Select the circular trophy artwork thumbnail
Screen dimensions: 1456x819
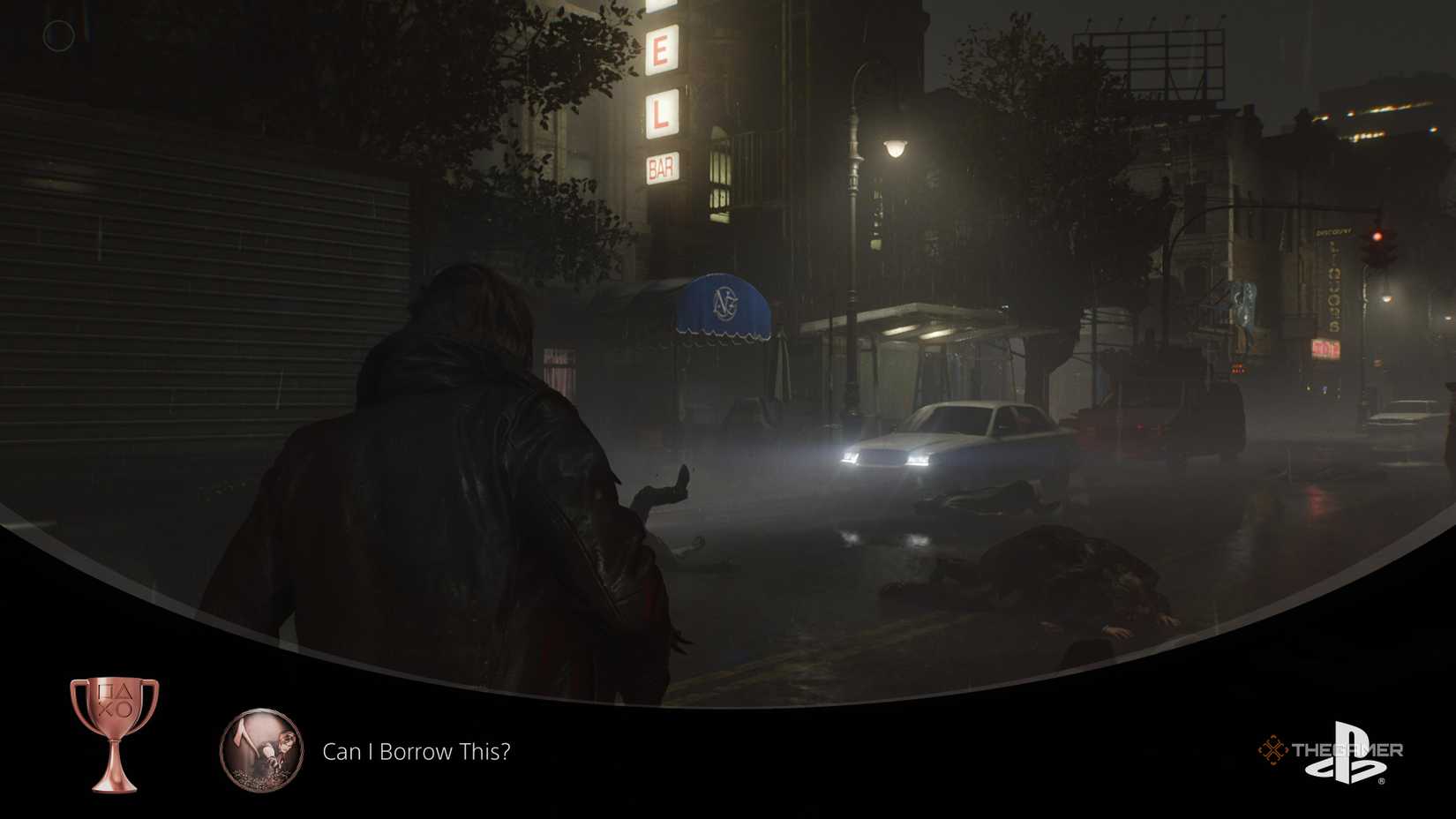(262, 752)
